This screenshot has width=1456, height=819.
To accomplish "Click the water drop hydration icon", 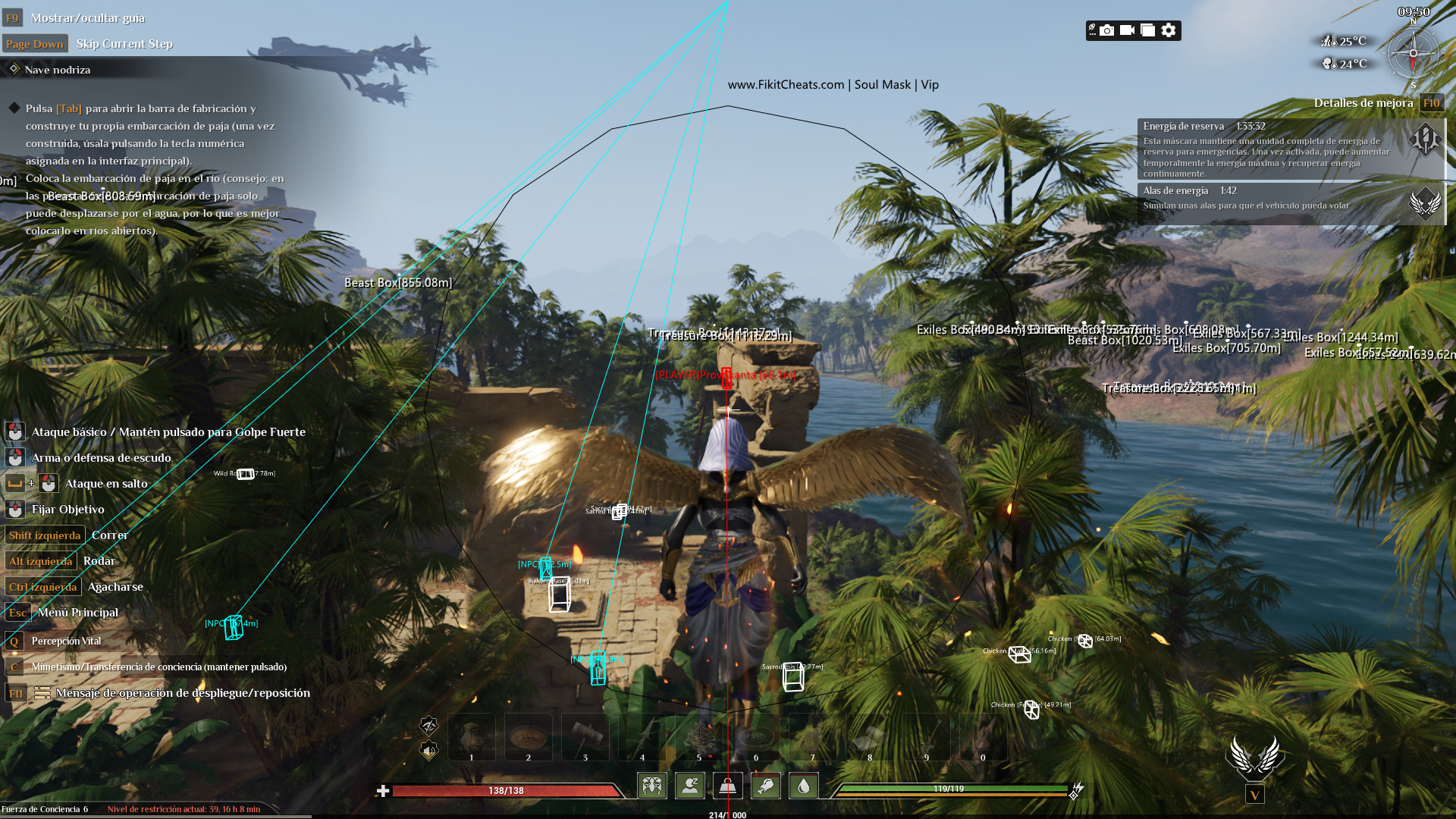I will 803,786.
